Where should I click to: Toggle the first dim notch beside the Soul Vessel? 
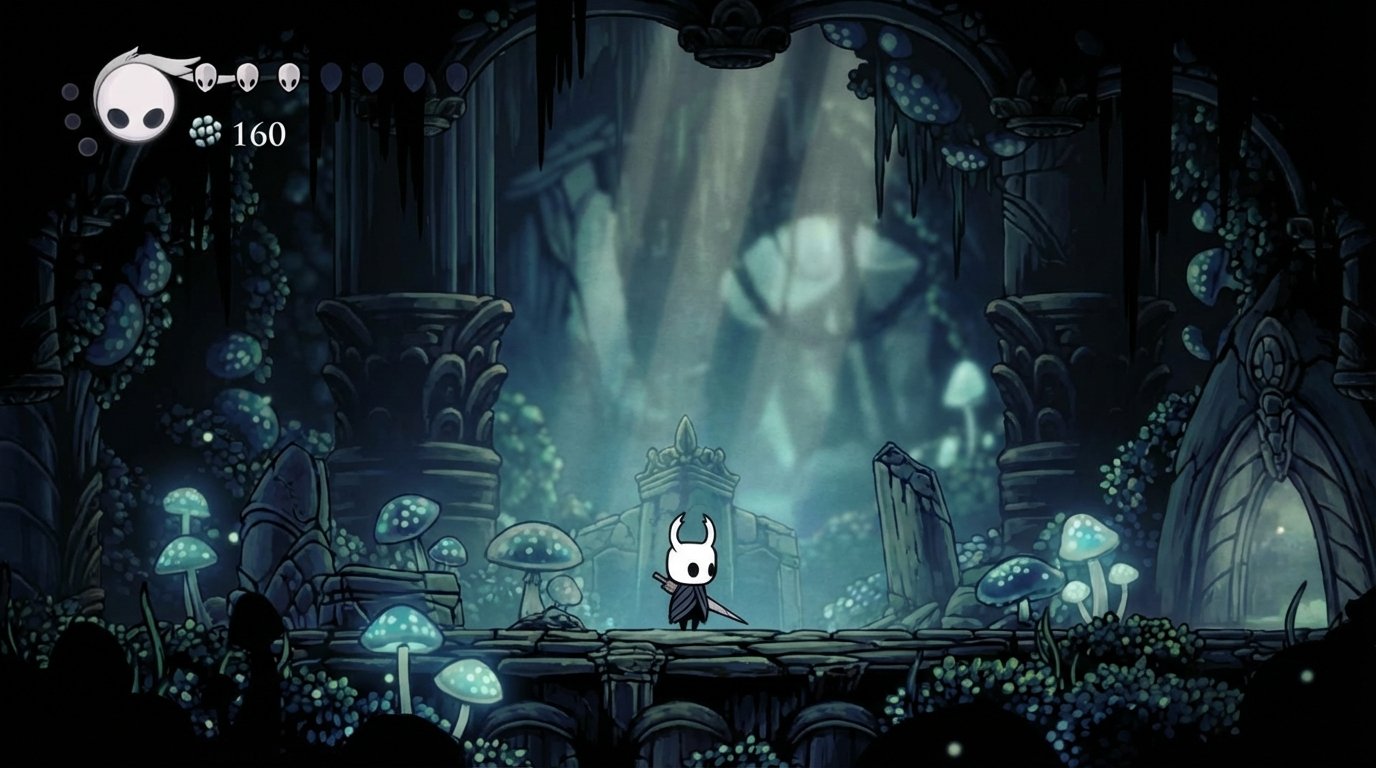(69, 92)
